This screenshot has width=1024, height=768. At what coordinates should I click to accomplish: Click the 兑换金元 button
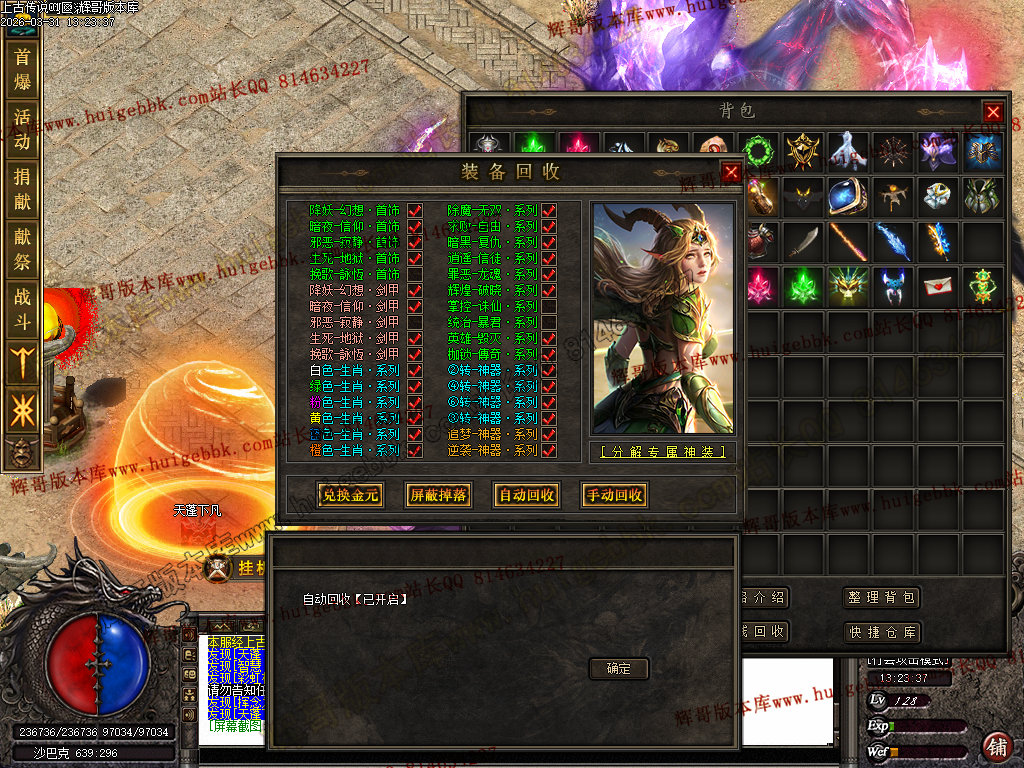point(349,495)
